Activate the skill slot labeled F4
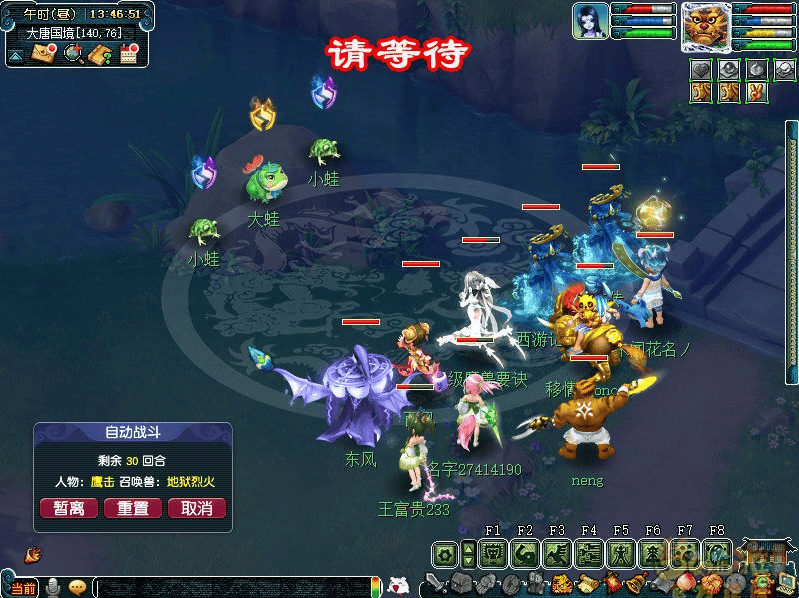The image size is (799, 598). point(589,553)
